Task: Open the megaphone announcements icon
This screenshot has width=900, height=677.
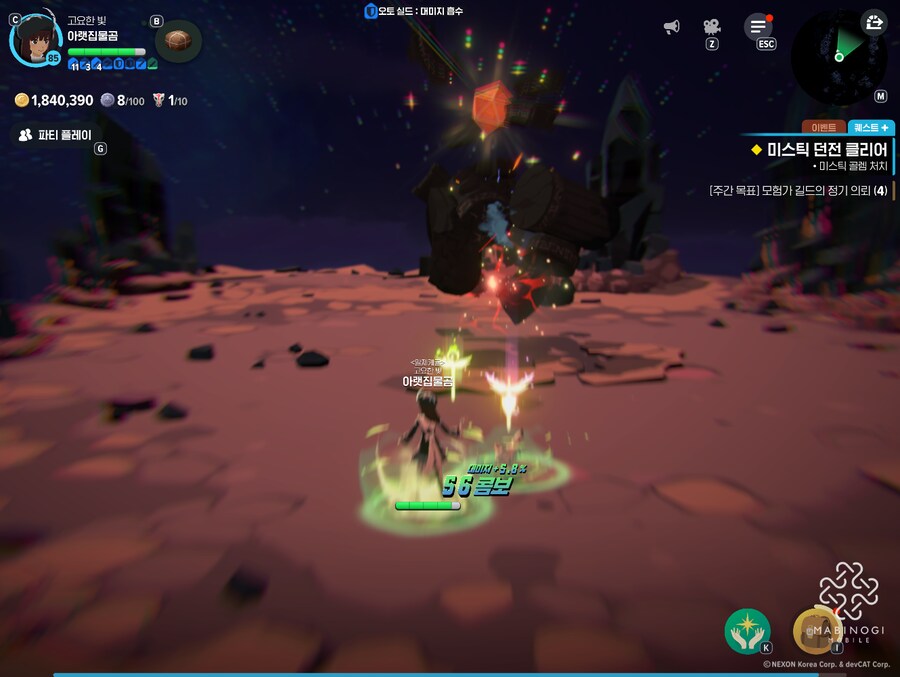Action: (671, 27)
